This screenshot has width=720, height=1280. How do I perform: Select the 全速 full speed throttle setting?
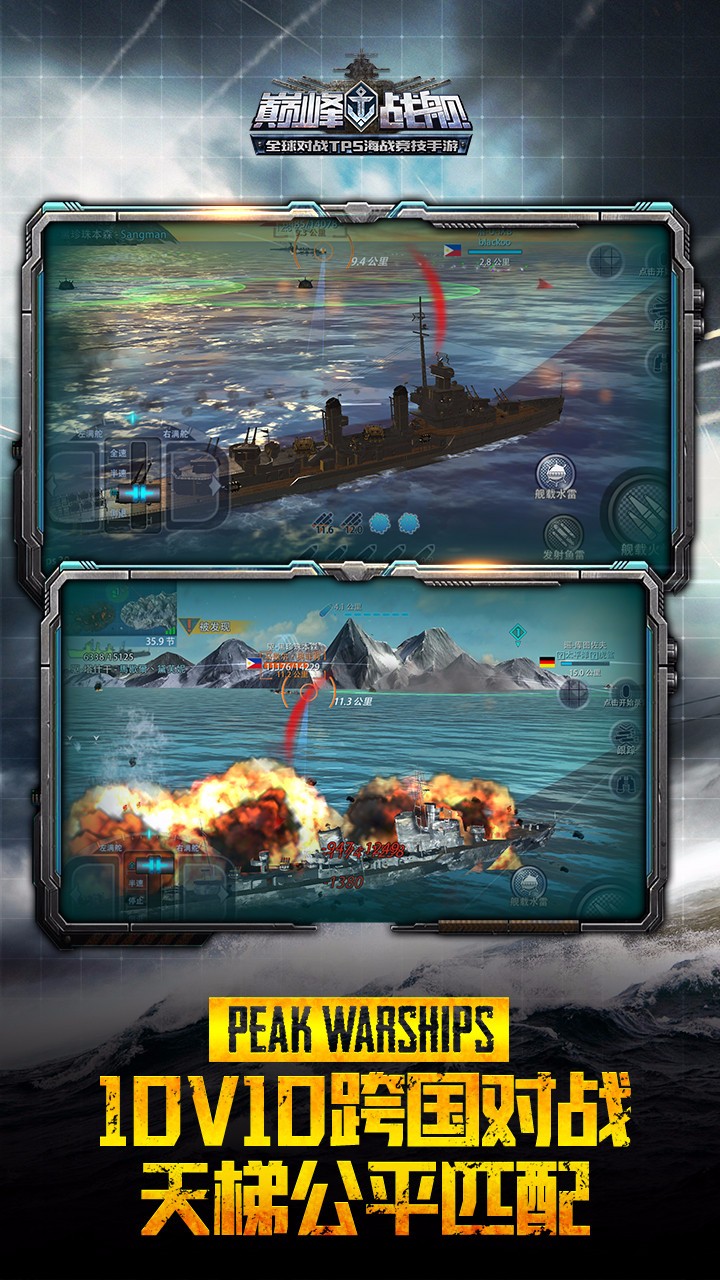pos(117,453)
